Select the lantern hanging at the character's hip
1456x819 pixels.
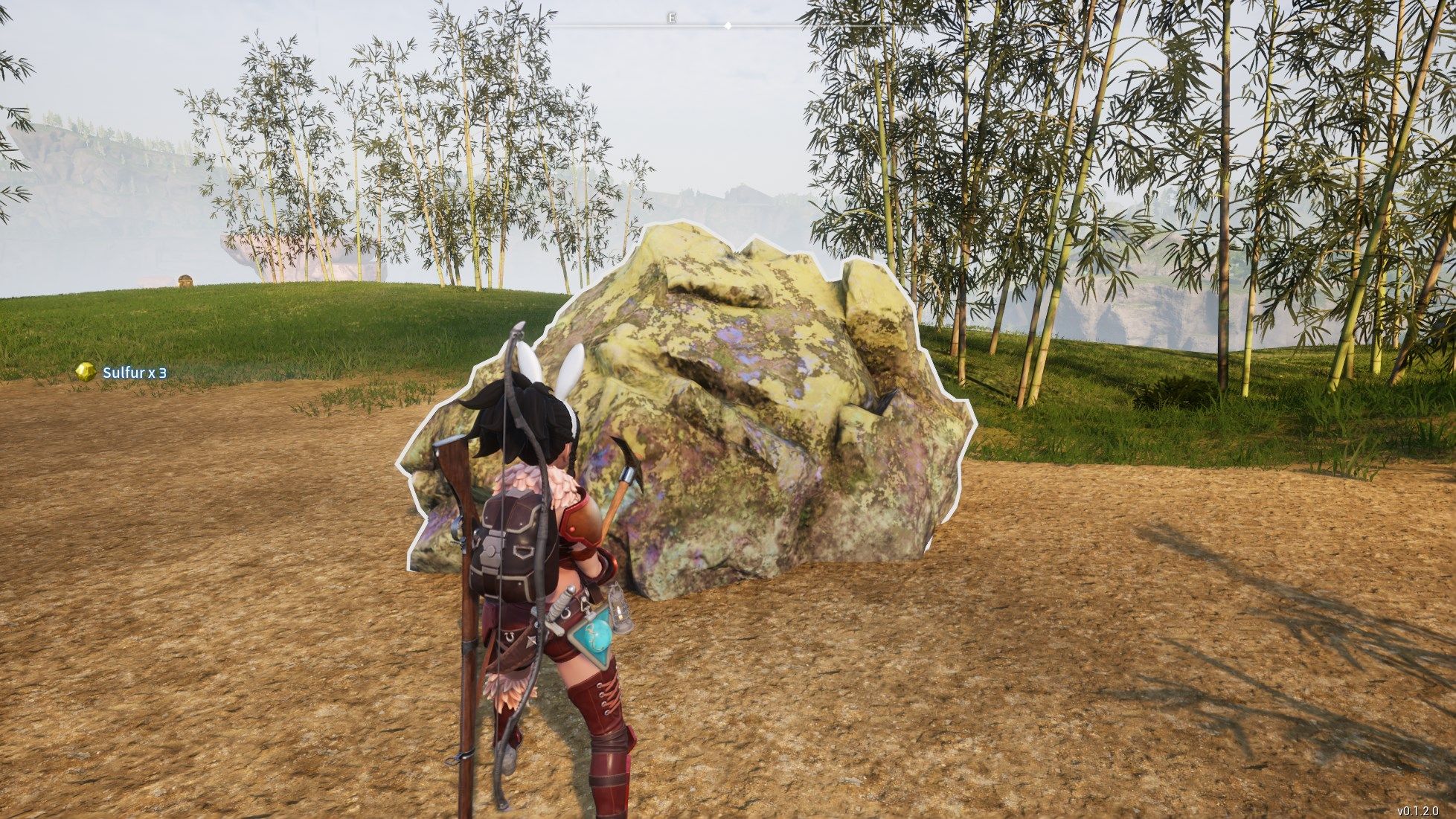point(618,615)
